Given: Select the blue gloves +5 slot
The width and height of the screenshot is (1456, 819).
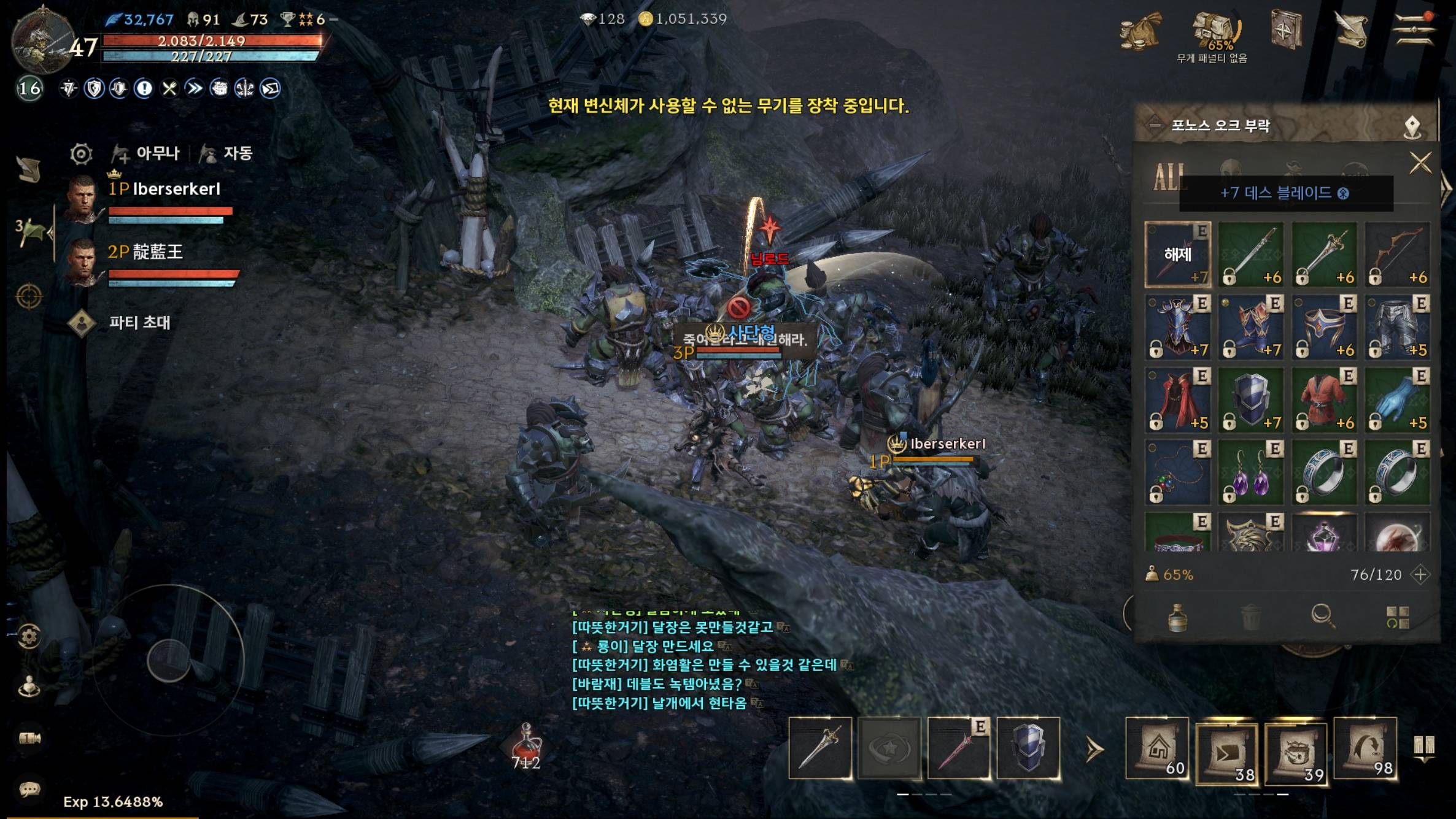Looking at the screenshot, I should pyautogui.click(x=1398, y=401).
